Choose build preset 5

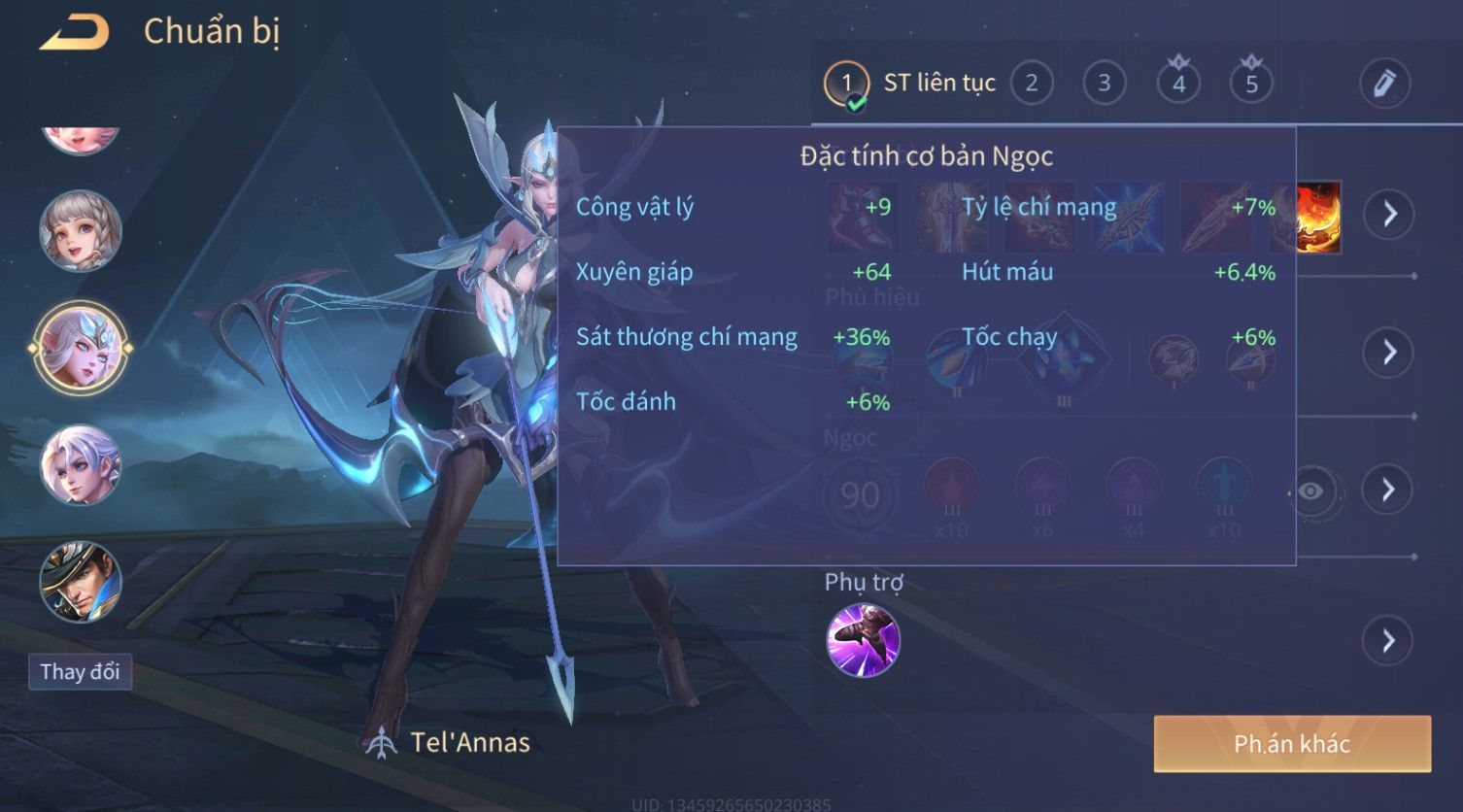(x=1251, y=84)
